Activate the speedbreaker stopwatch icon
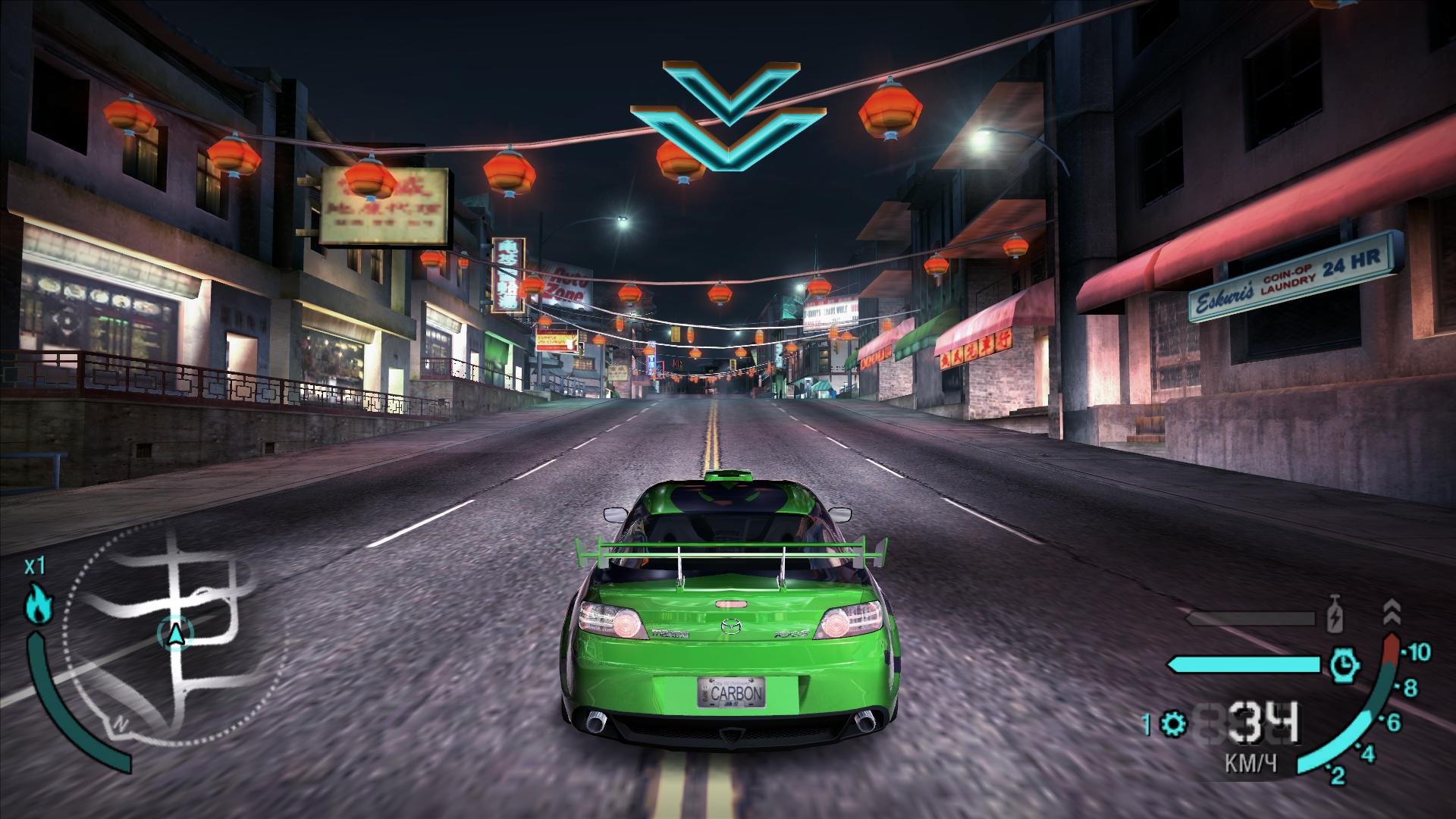The height and width of the screenshot is (819, 1456). pos(1344,665)
